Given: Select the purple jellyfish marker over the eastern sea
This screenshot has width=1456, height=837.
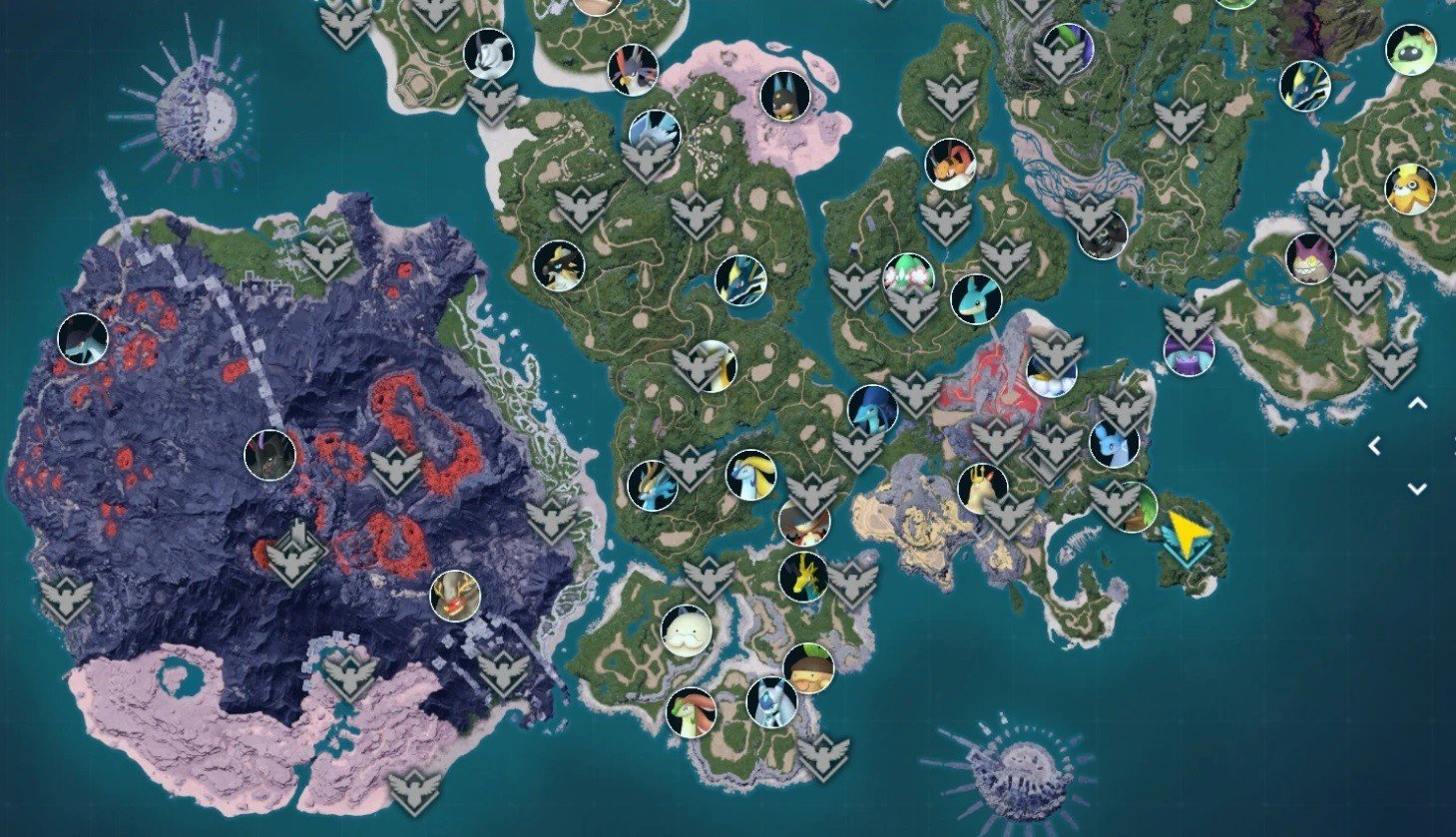Looking at the screenshot, I should coord(1188,354).
